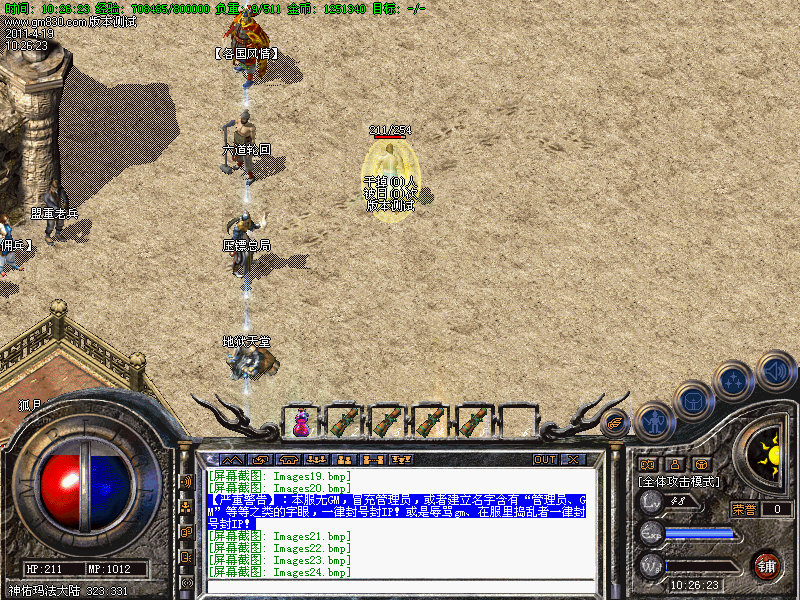Click the two-faces icon under the skill buttons
The image size is (800, 600).
coord(646,464)
